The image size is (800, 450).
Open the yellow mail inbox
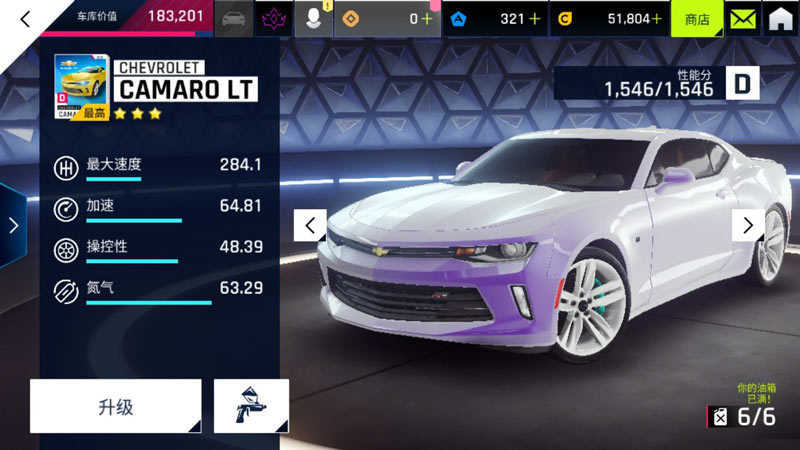click(x=741, y=18)
